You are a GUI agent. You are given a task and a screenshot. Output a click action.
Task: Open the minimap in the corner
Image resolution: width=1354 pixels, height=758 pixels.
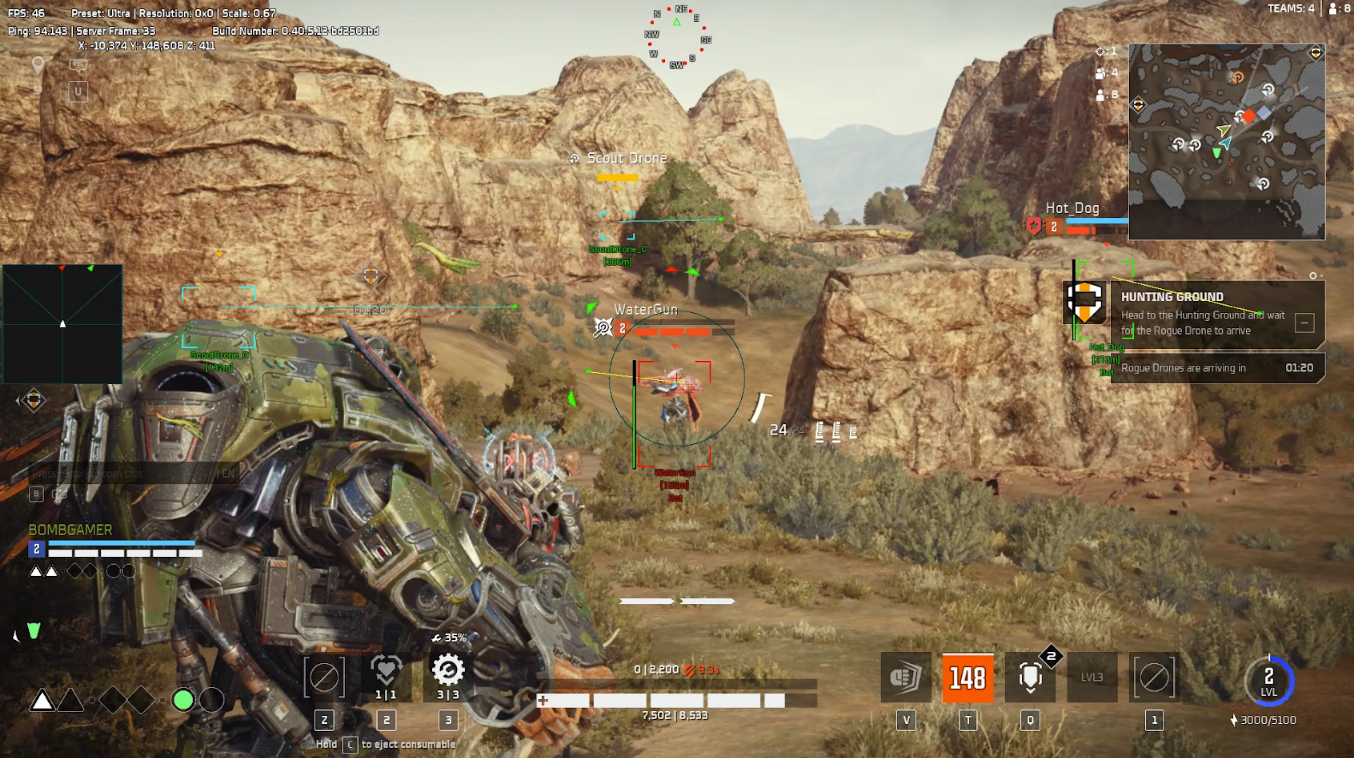coord(1227,141)
